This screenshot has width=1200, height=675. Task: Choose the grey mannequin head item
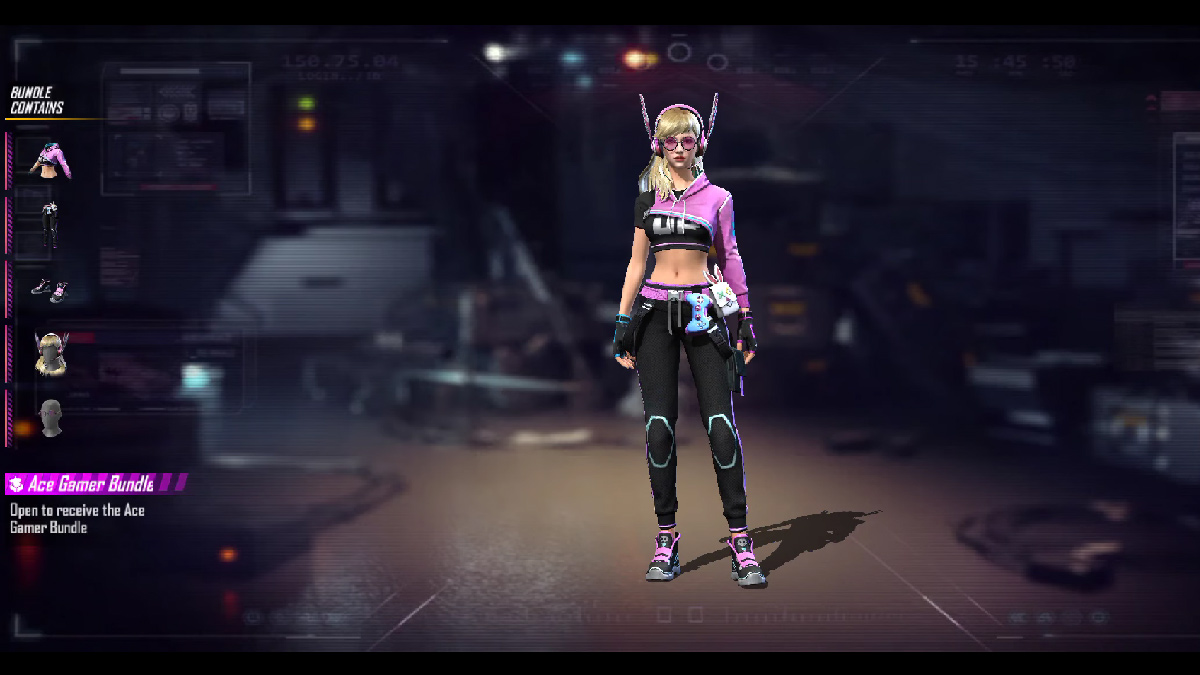[x=49, y=417]
